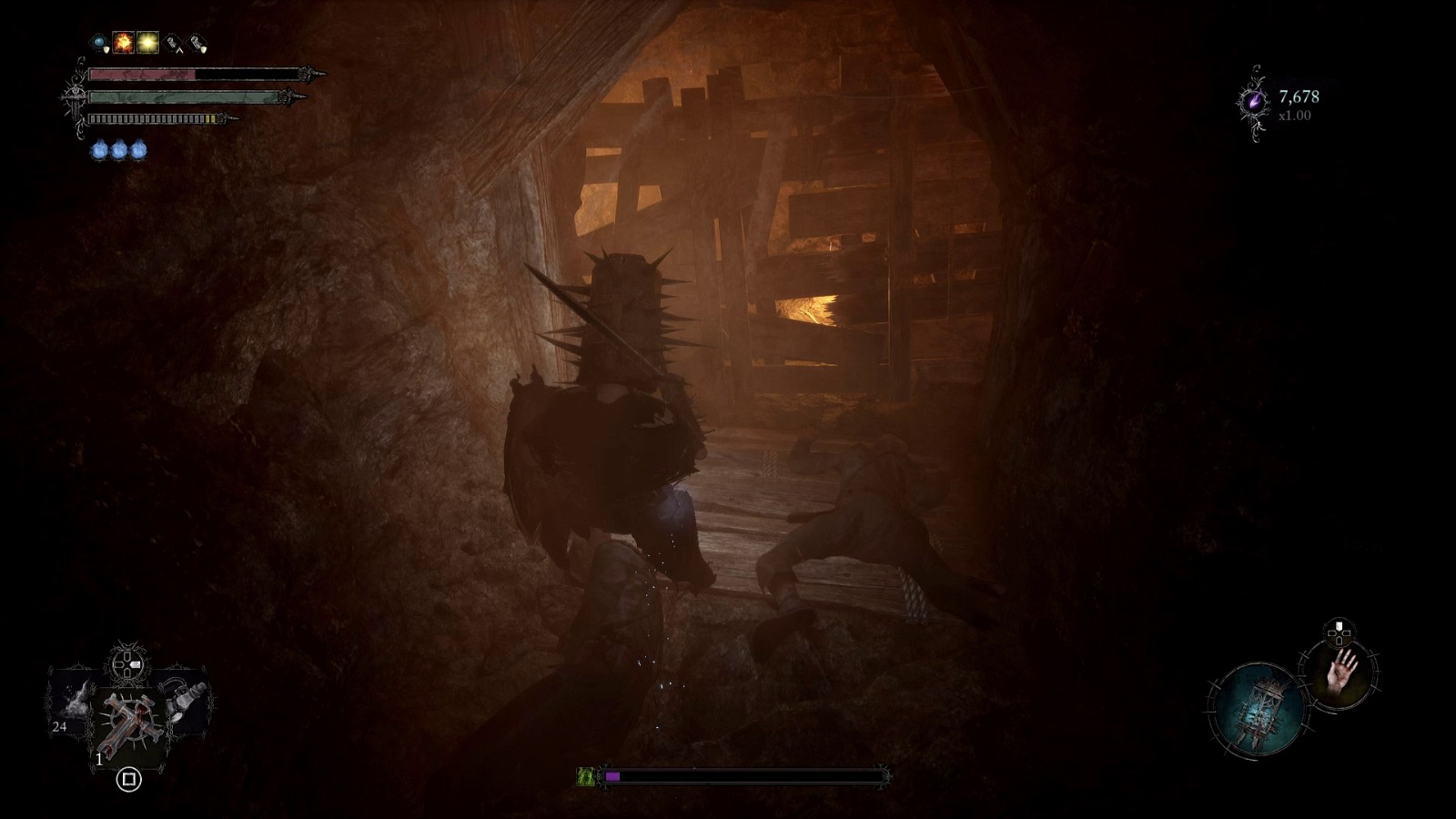Click the first blue mana orb

(100, 151)
